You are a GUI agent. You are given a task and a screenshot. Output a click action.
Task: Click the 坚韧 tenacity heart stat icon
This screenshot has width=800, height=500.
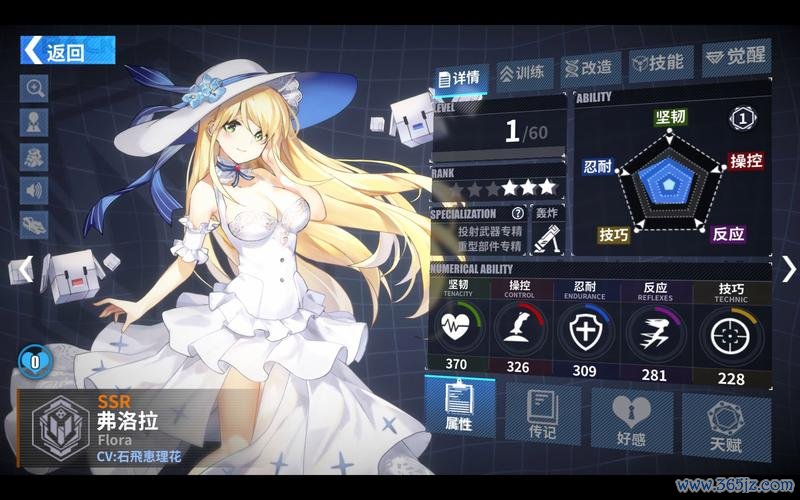click(x=457, y=329)
